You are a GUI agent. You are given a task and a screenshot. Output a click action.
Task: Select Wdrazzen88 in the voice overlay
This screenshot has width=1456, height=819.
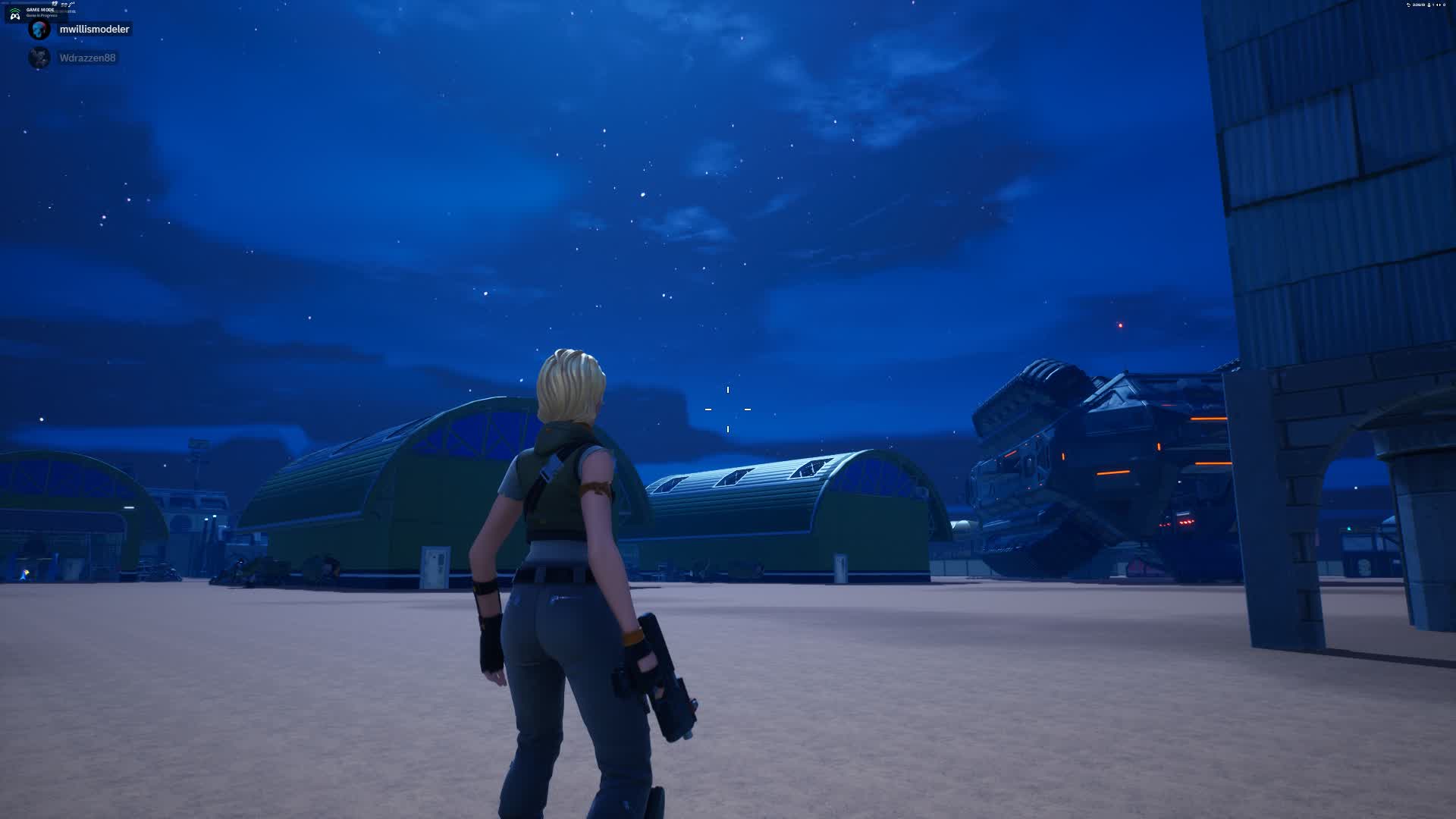click(87, 58)
